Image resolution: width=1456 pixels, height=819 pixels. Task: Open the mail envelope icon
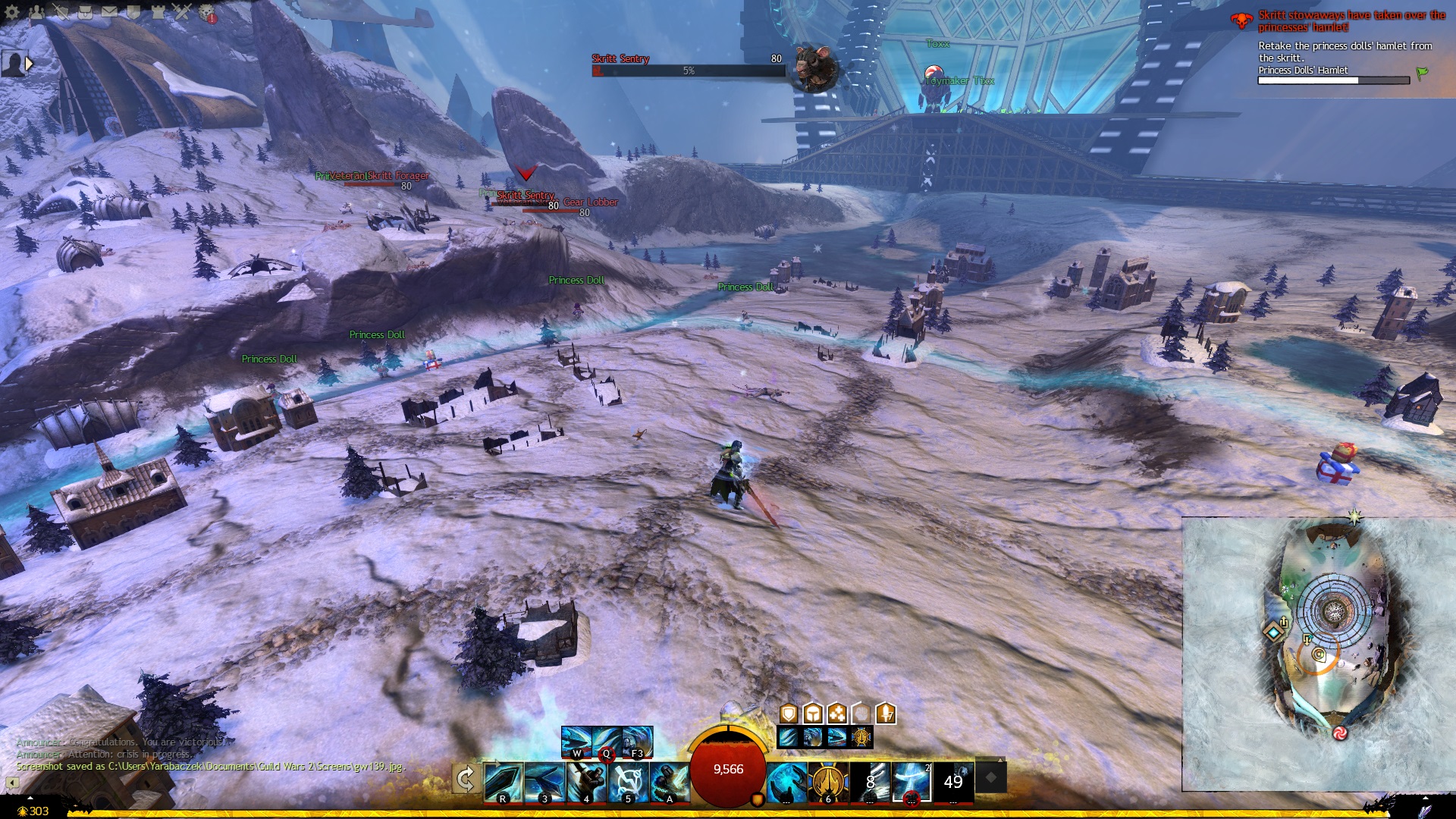tap(109, 12)
